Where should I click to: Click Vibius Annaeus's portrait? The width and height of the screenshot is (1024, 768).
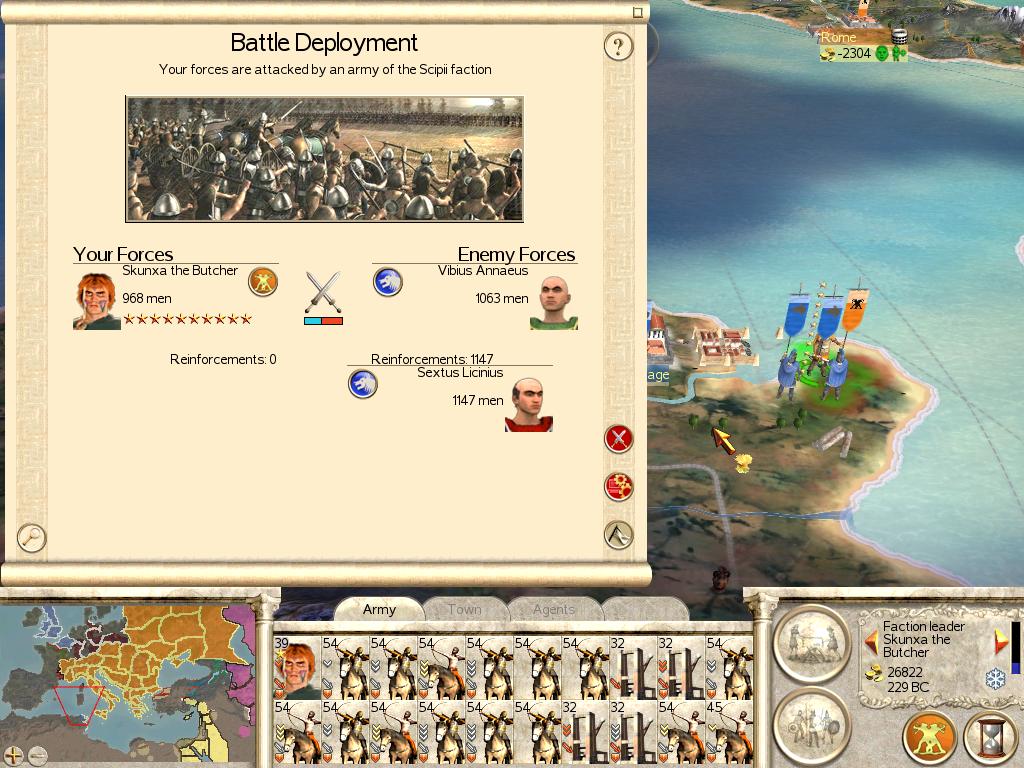click(x=553, y=301)
